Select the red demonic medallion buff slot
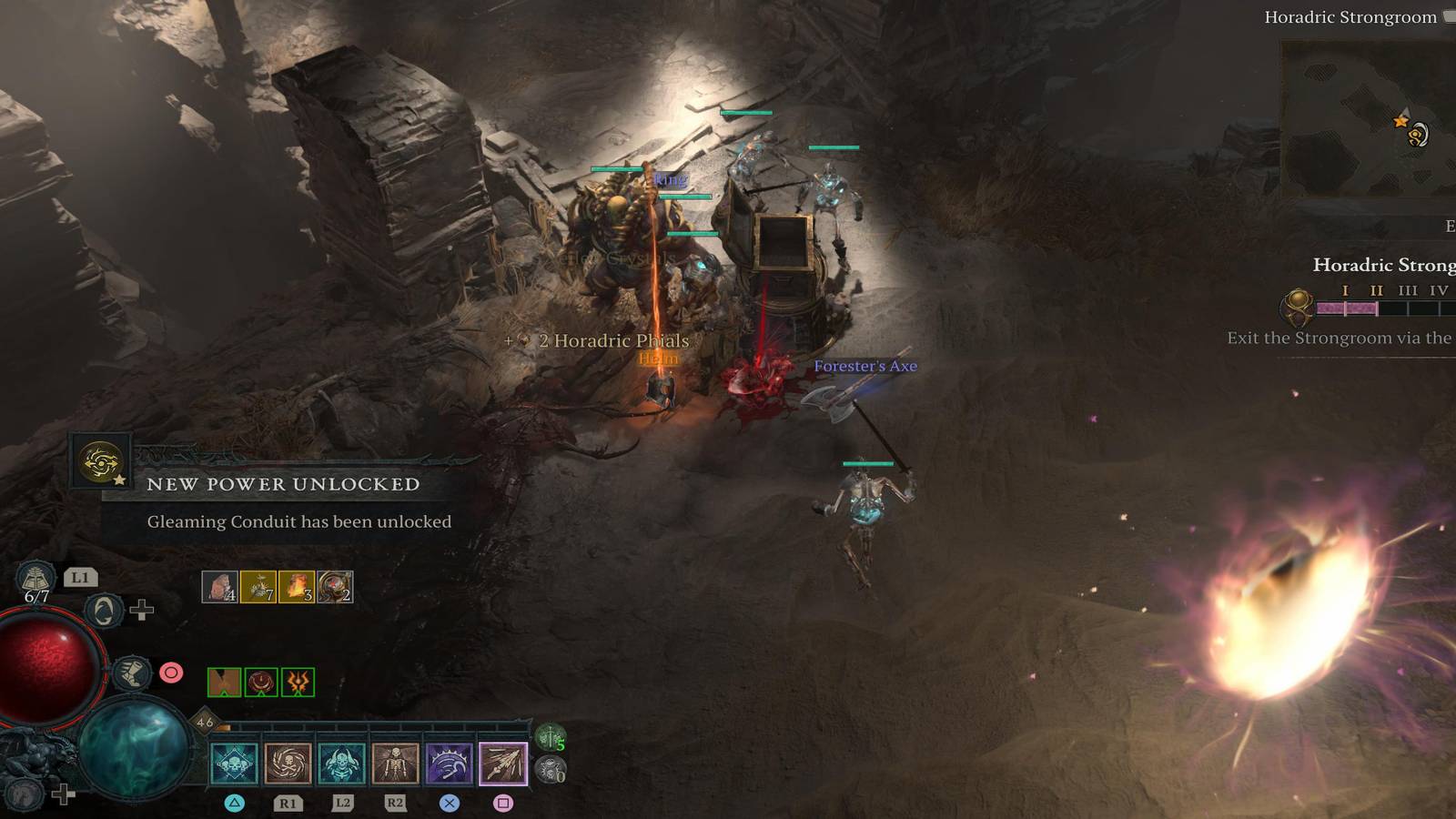 pos(261,682)
